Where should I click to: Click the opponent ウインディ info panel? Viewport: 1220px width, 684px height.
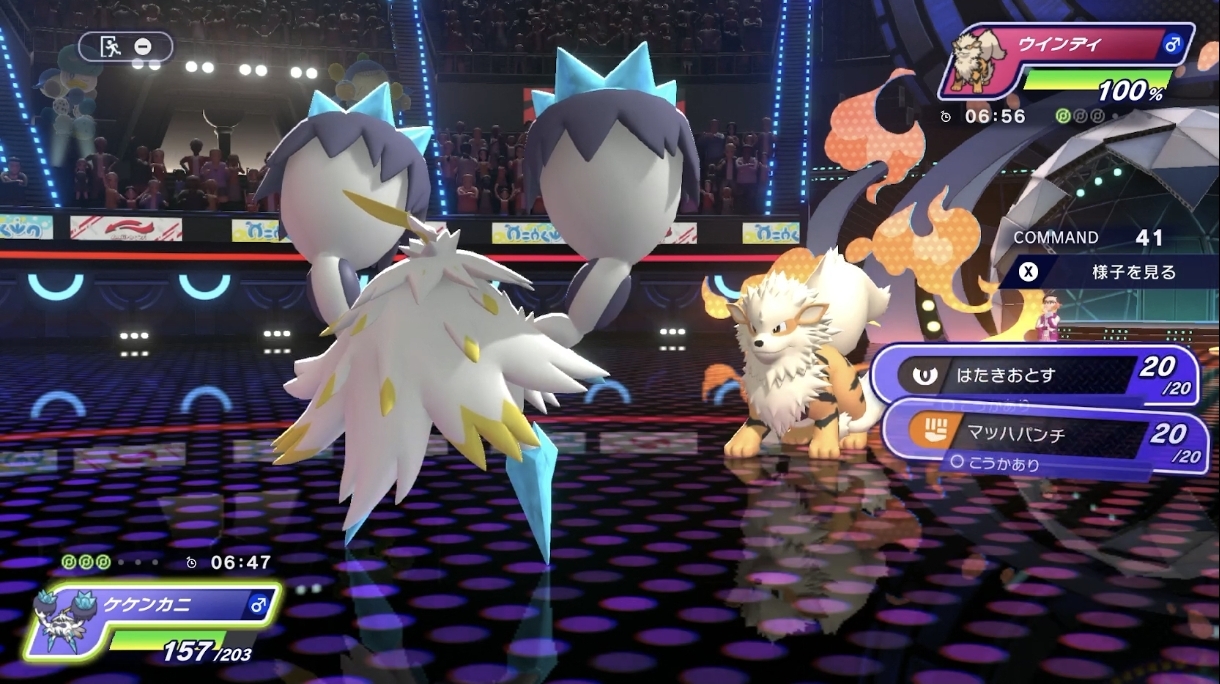point(1070,62)
